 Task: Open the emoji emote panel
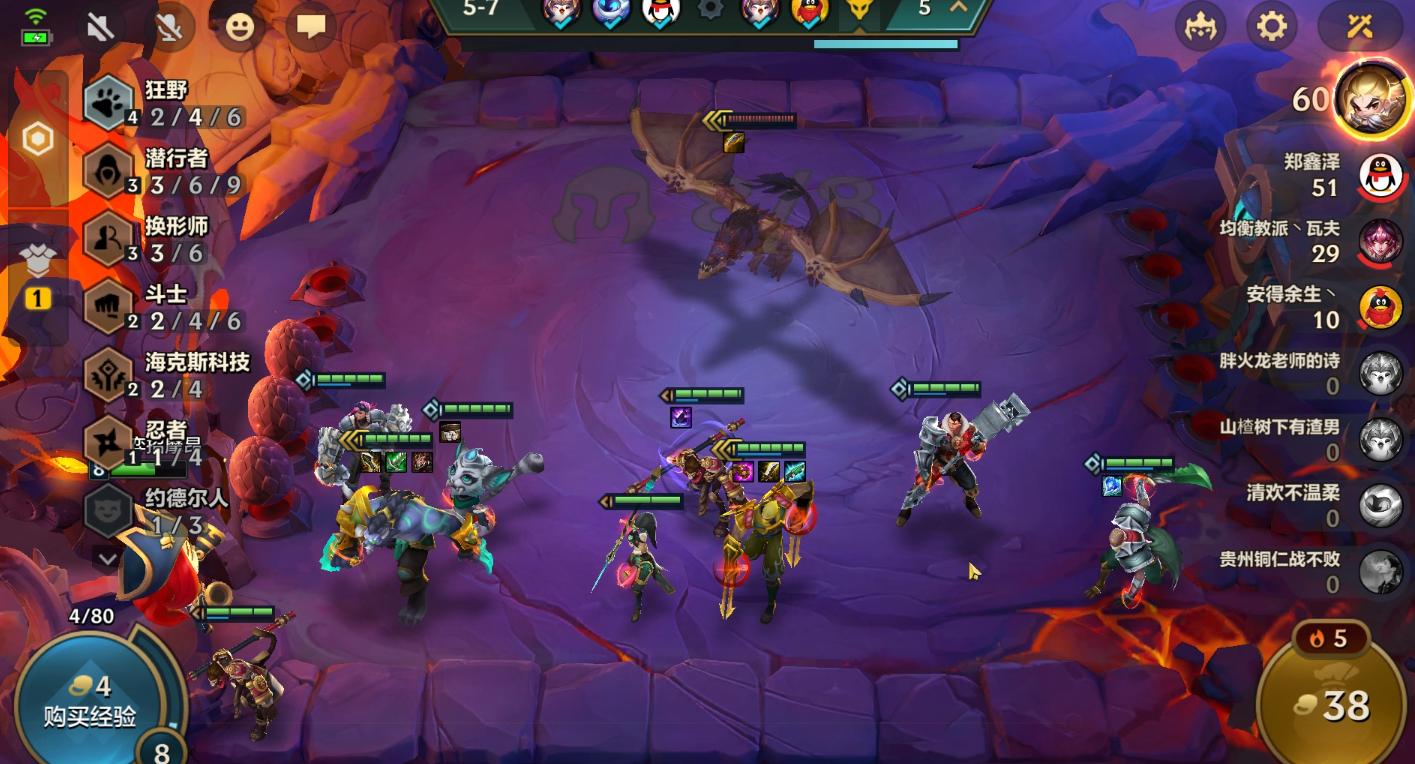(239, 27)
